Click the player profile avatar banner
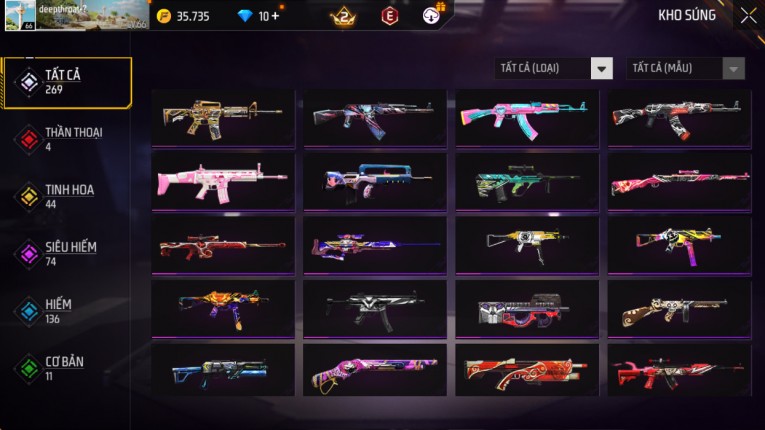The height and width of the screenshot is (430, 765). point(75,16)
